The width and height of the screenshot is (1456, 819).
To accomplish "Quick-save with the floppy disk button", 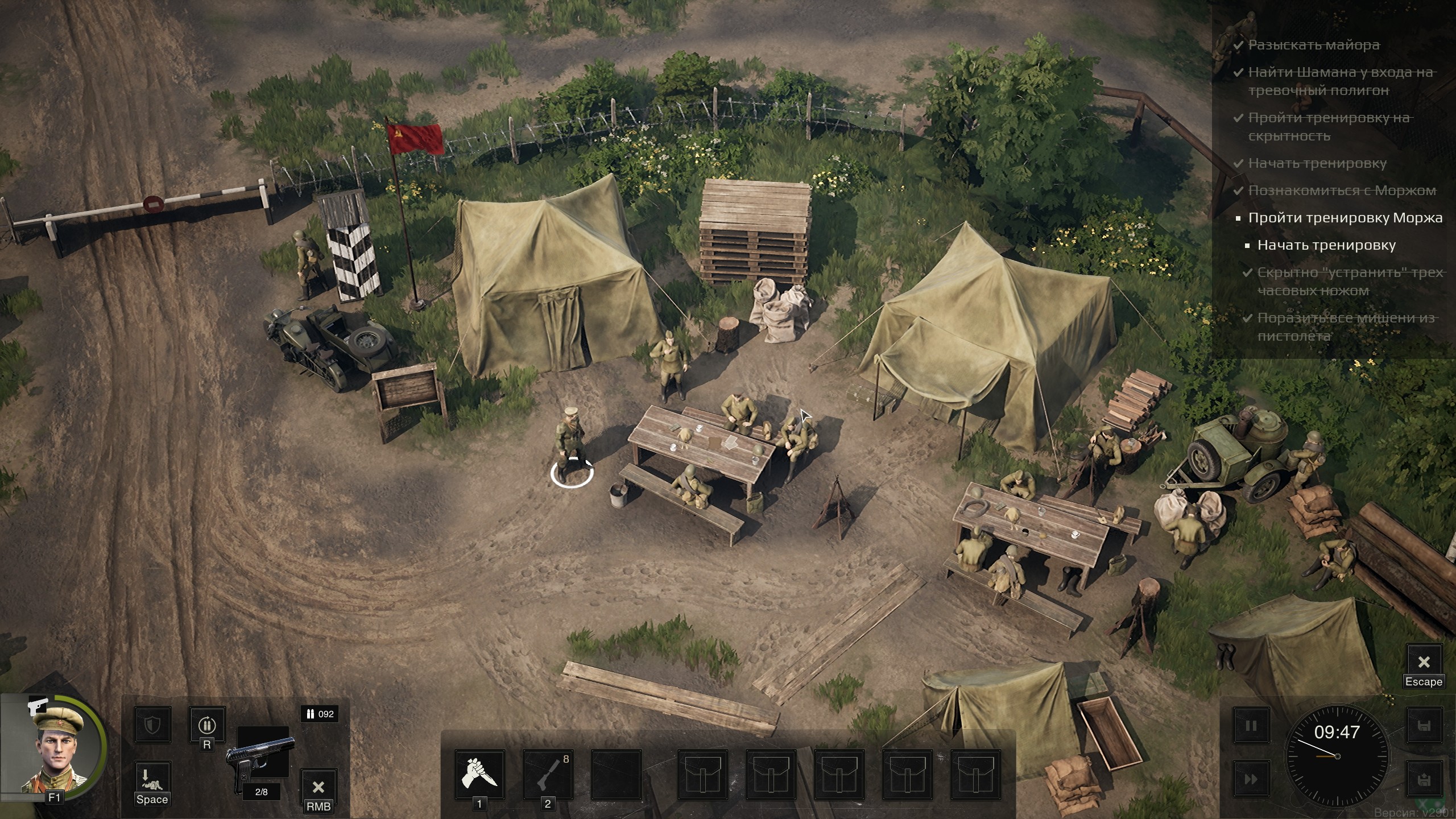I will [x=1424, y=726].
